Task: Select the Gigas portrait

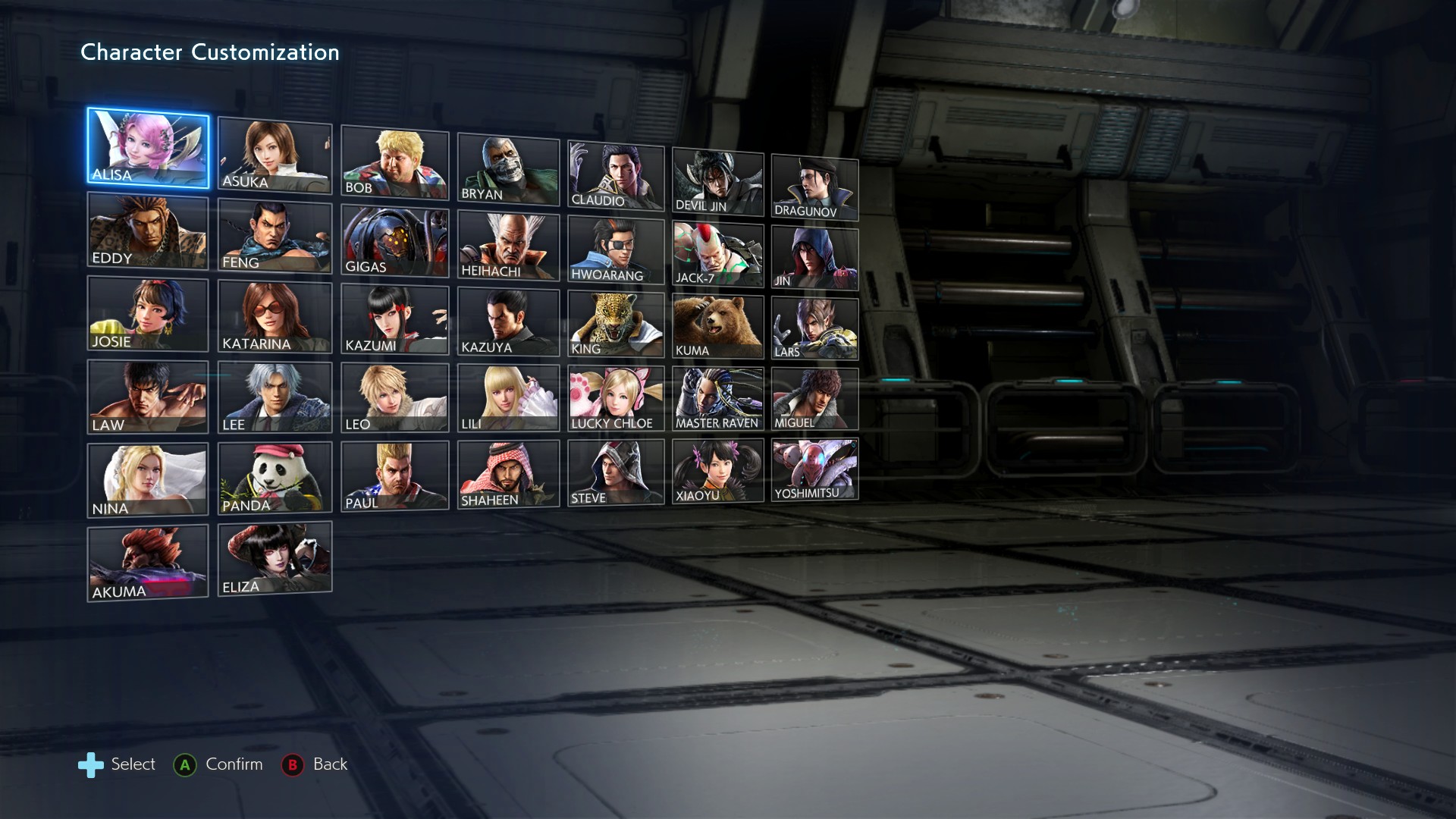Action: coord(394,241)
